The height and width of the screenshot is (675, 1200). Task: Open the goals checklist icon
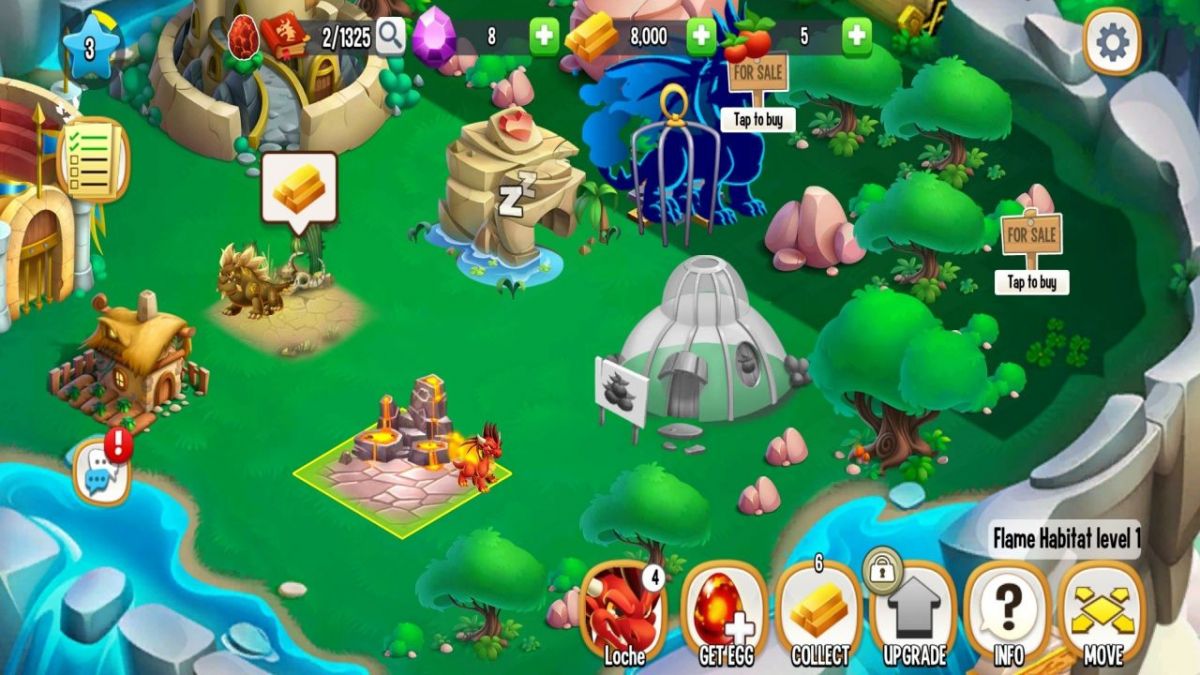[x=93, y=159]
